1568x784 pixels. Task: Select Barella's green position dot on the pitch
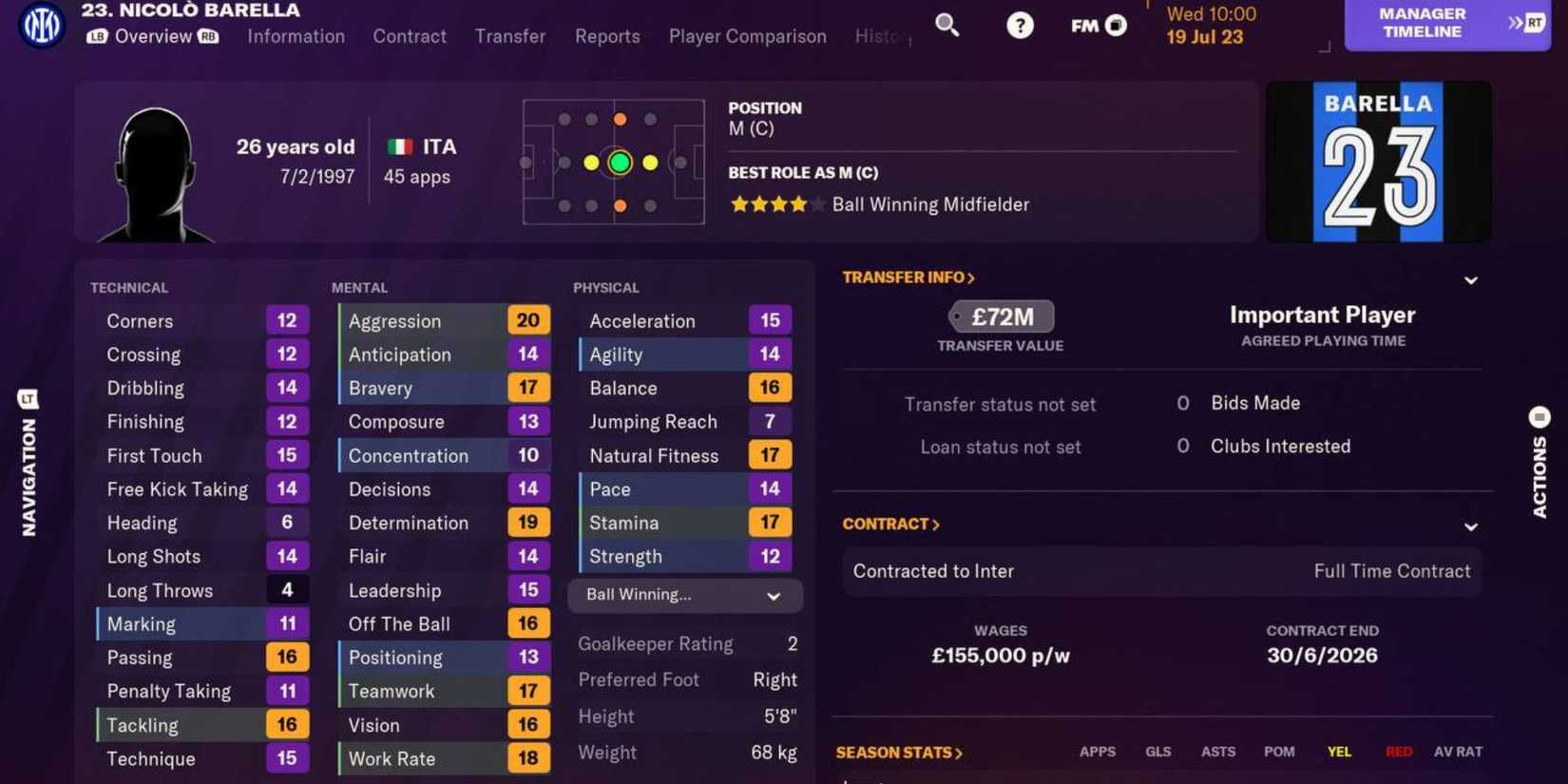coord(619,163)
